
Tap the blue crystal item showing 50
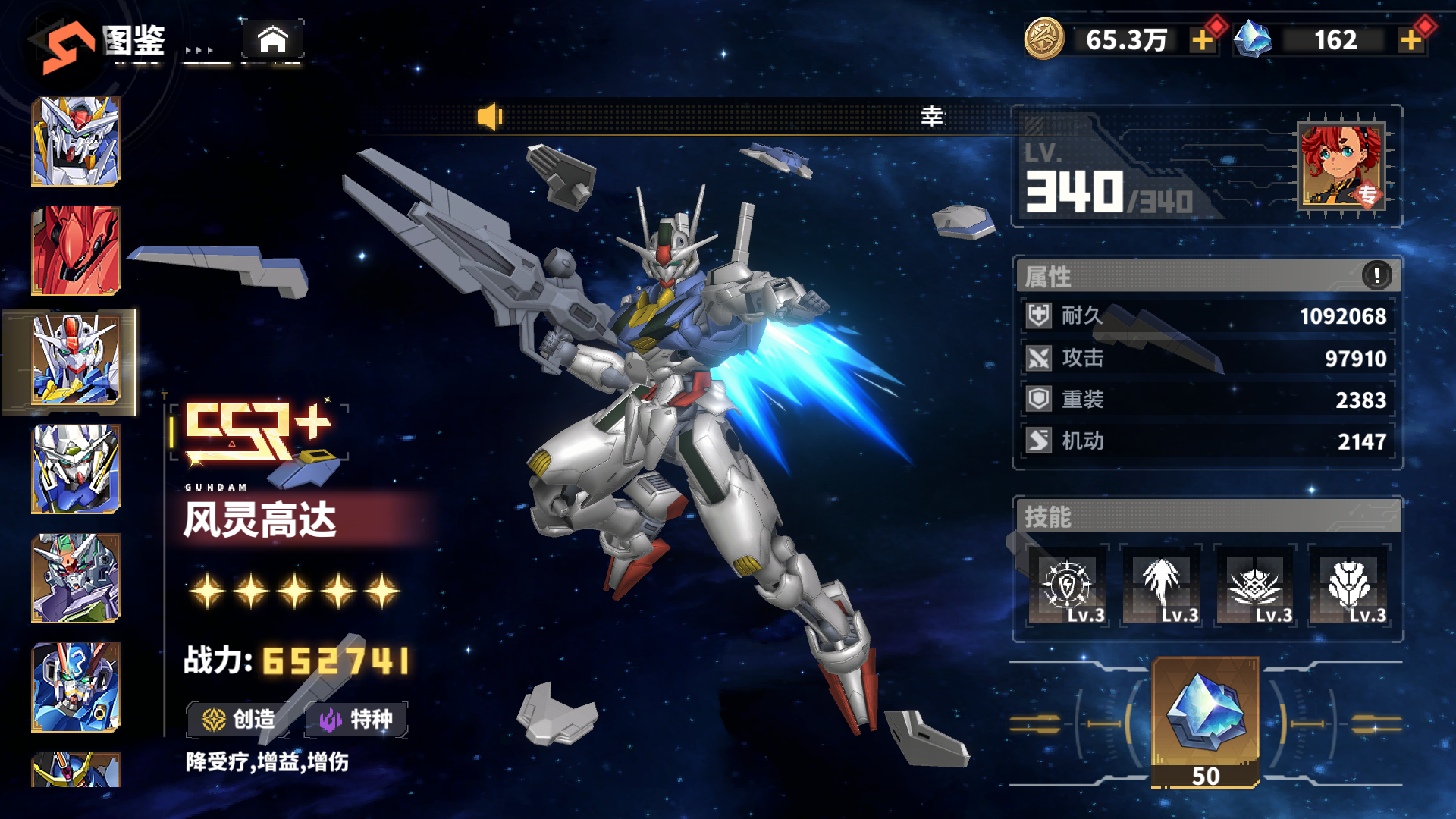(1206, 720)
